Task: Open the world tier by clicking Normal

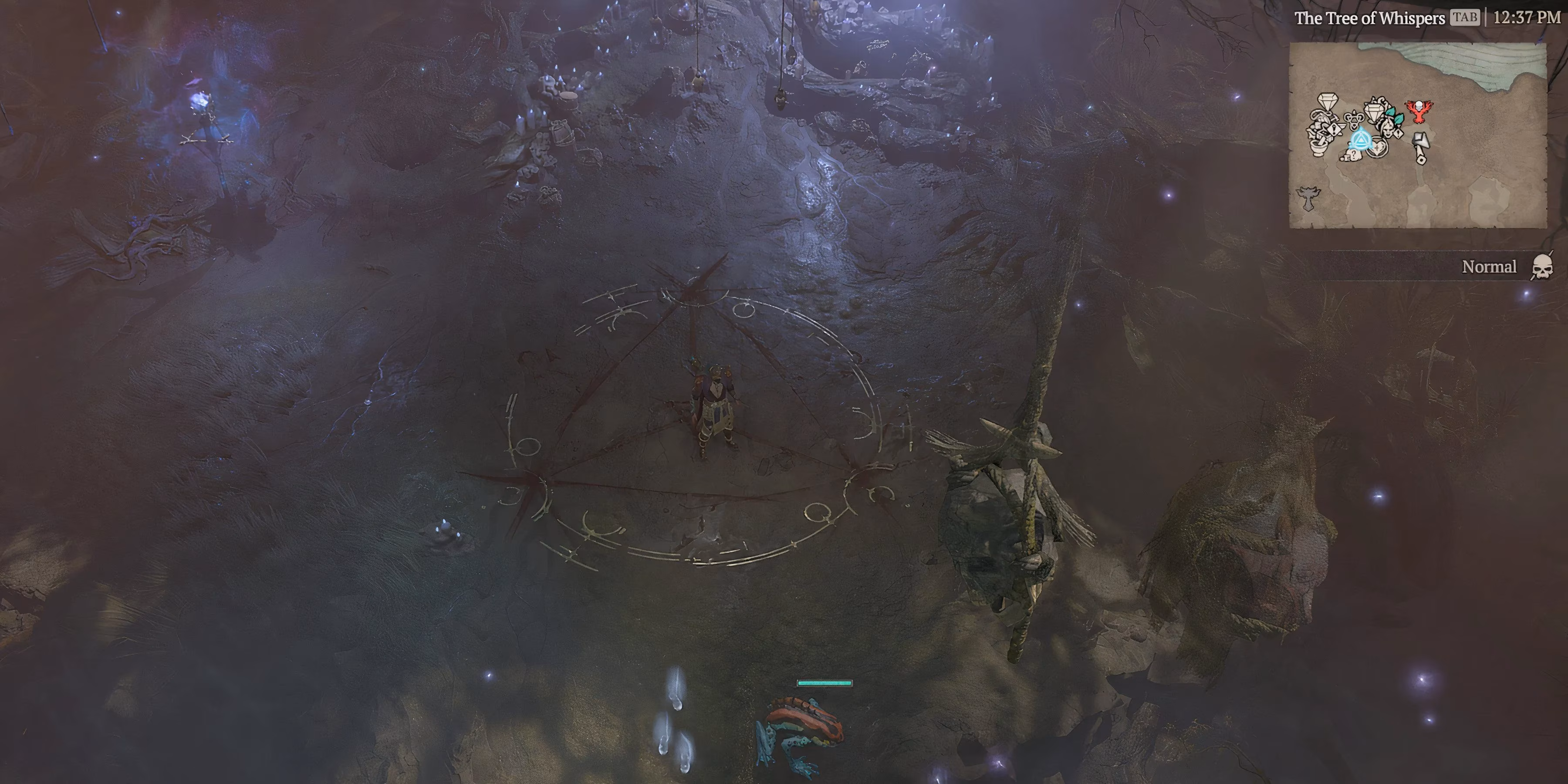Action: 1490,267
